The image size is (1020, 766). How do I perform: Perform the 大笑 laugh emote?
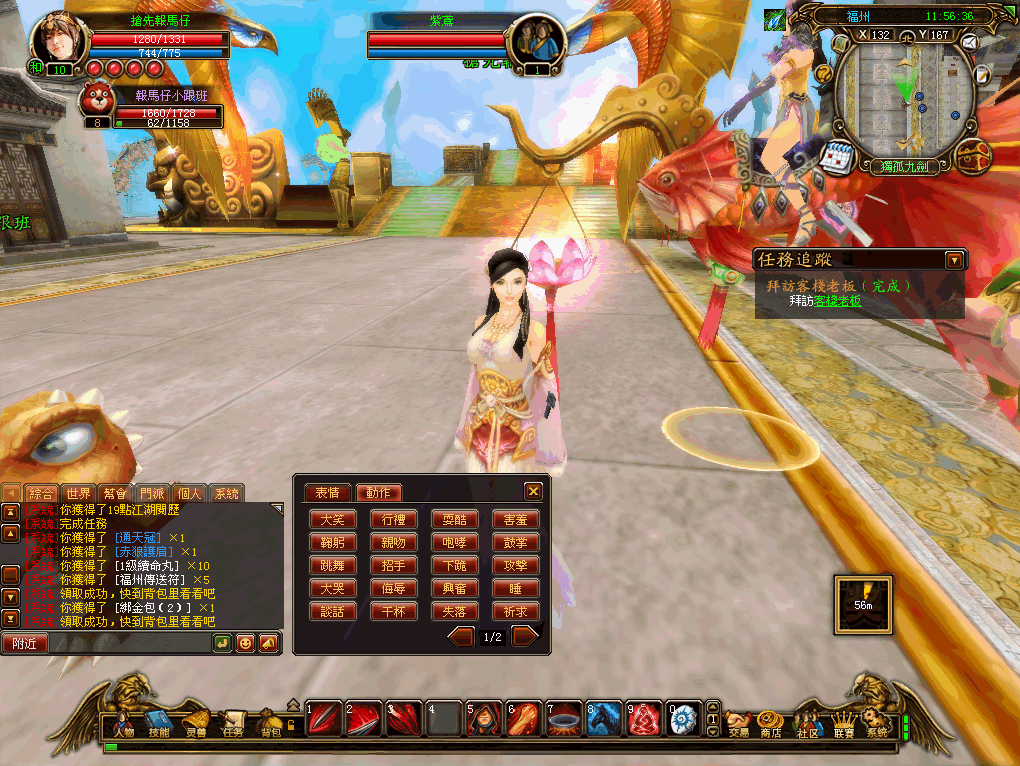pyautogui.click(x=332, y=520)
